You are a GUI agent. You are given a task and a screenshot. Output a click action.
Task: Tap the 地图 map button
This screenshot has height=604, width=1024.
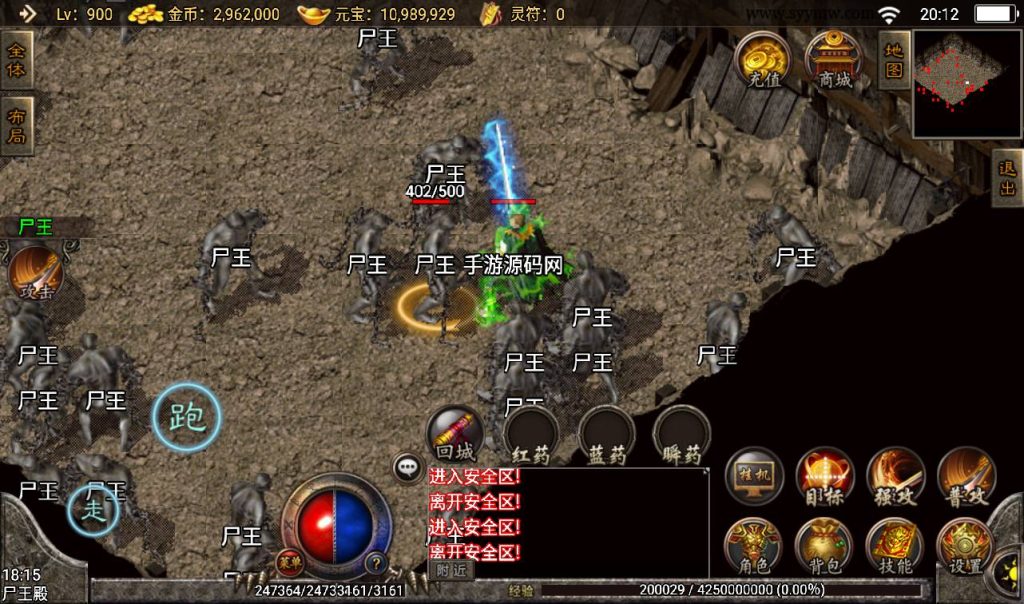click(893, 58)
